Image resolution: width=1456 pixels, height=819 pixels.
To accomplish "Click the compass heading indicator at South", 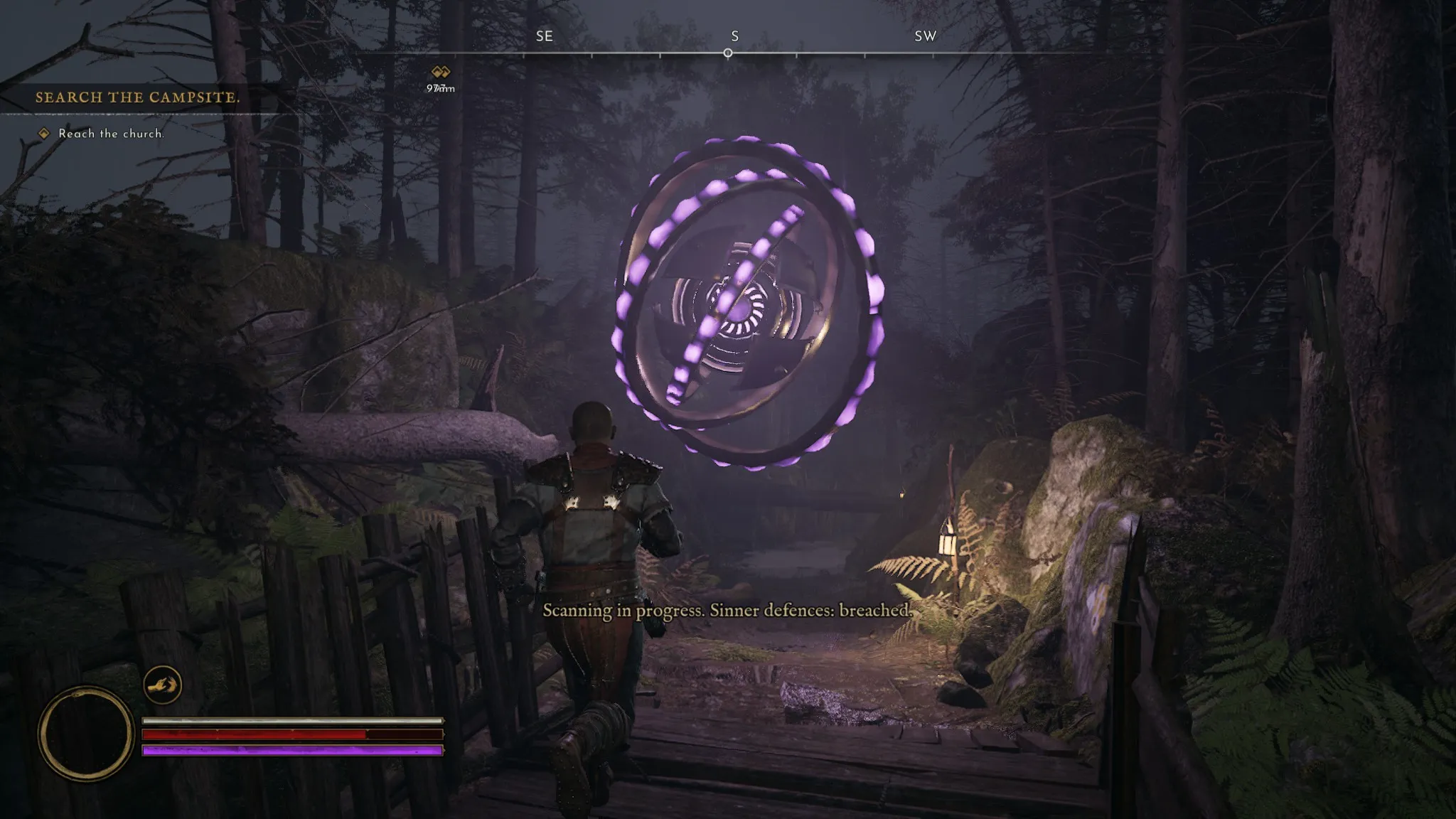I will pos(728,53).
